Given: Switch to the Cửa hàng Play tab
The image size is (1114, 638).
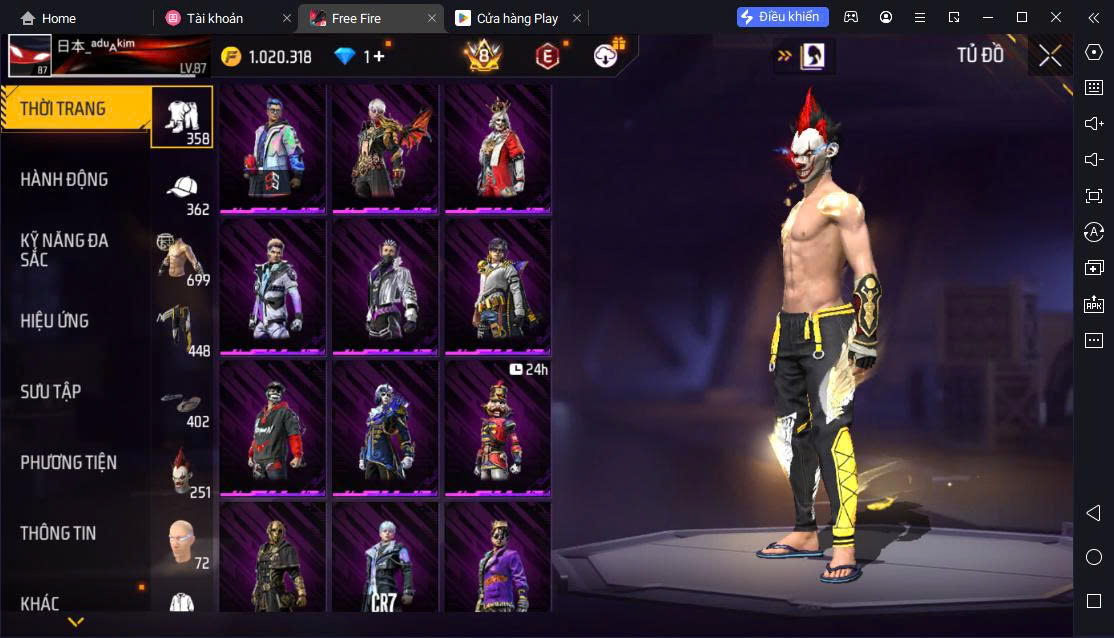Looking at the screenshot, I should click(517, 18).
